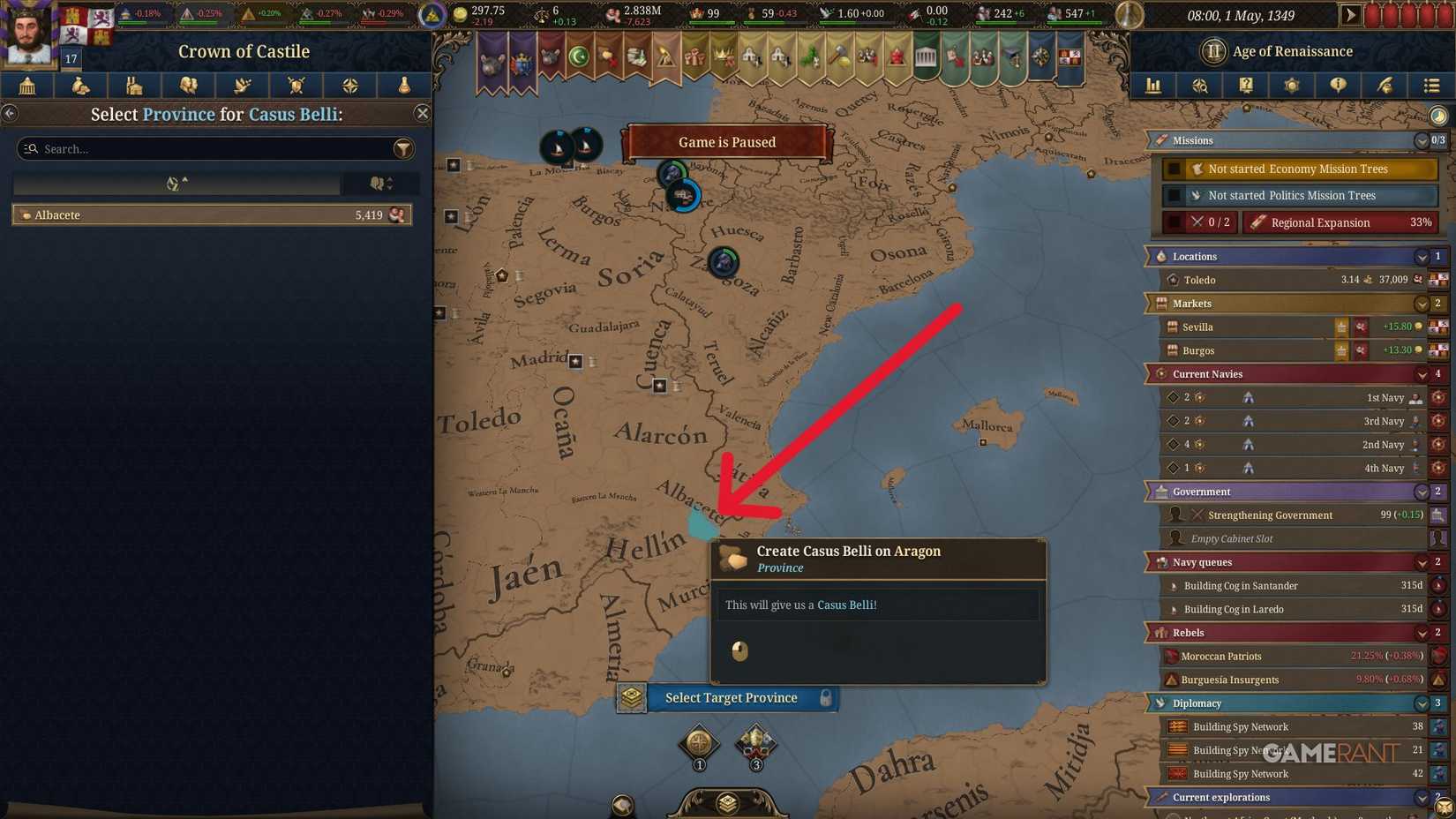
Task: Click the quill message settings icon
Action: click(x=1384, y=86)
